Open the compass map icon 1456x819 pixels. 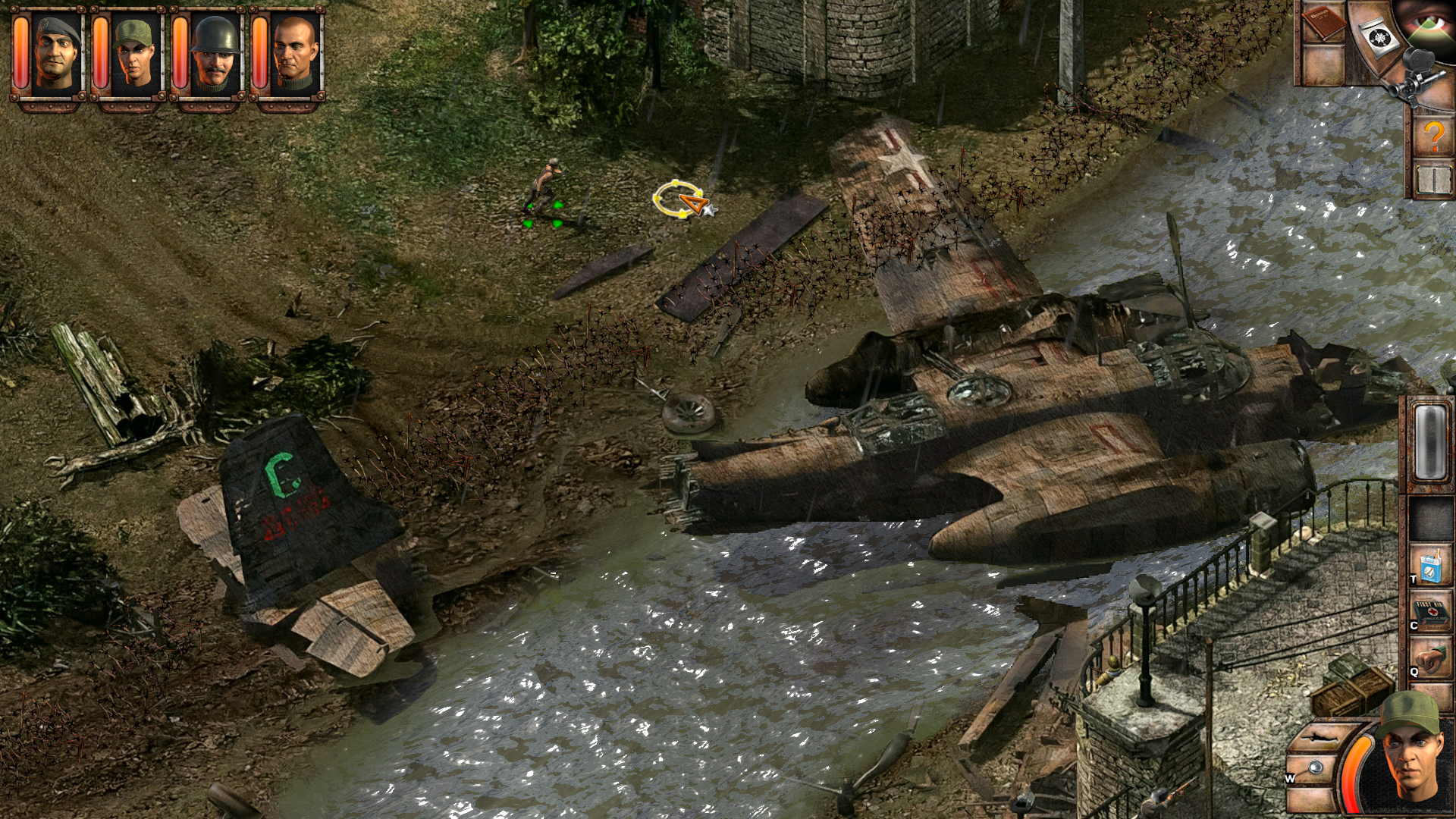click(x=1379, y=37)
